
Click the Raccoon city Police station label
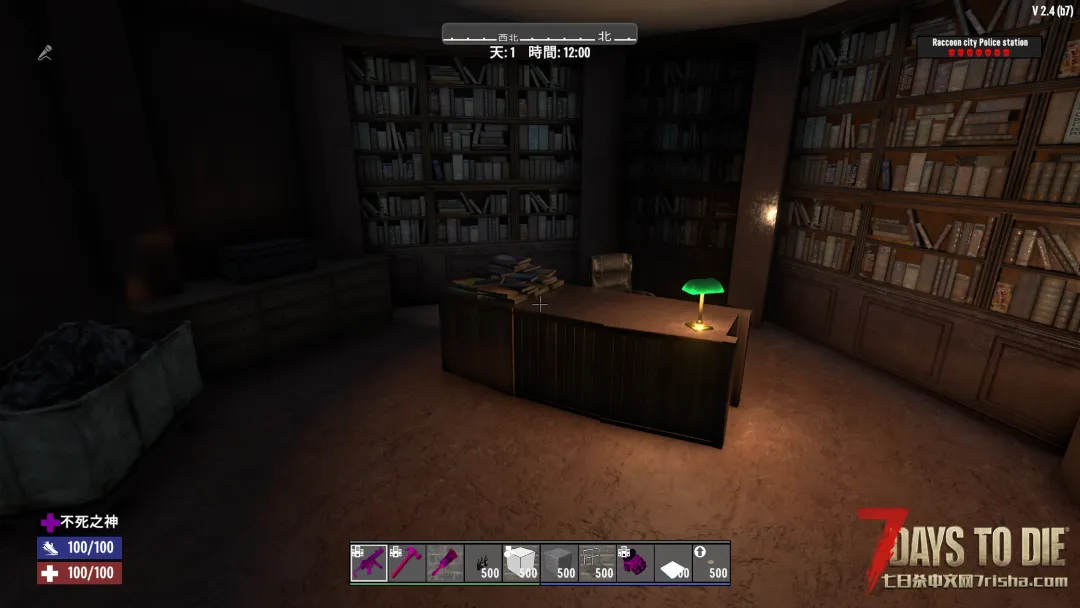point(979,43)
